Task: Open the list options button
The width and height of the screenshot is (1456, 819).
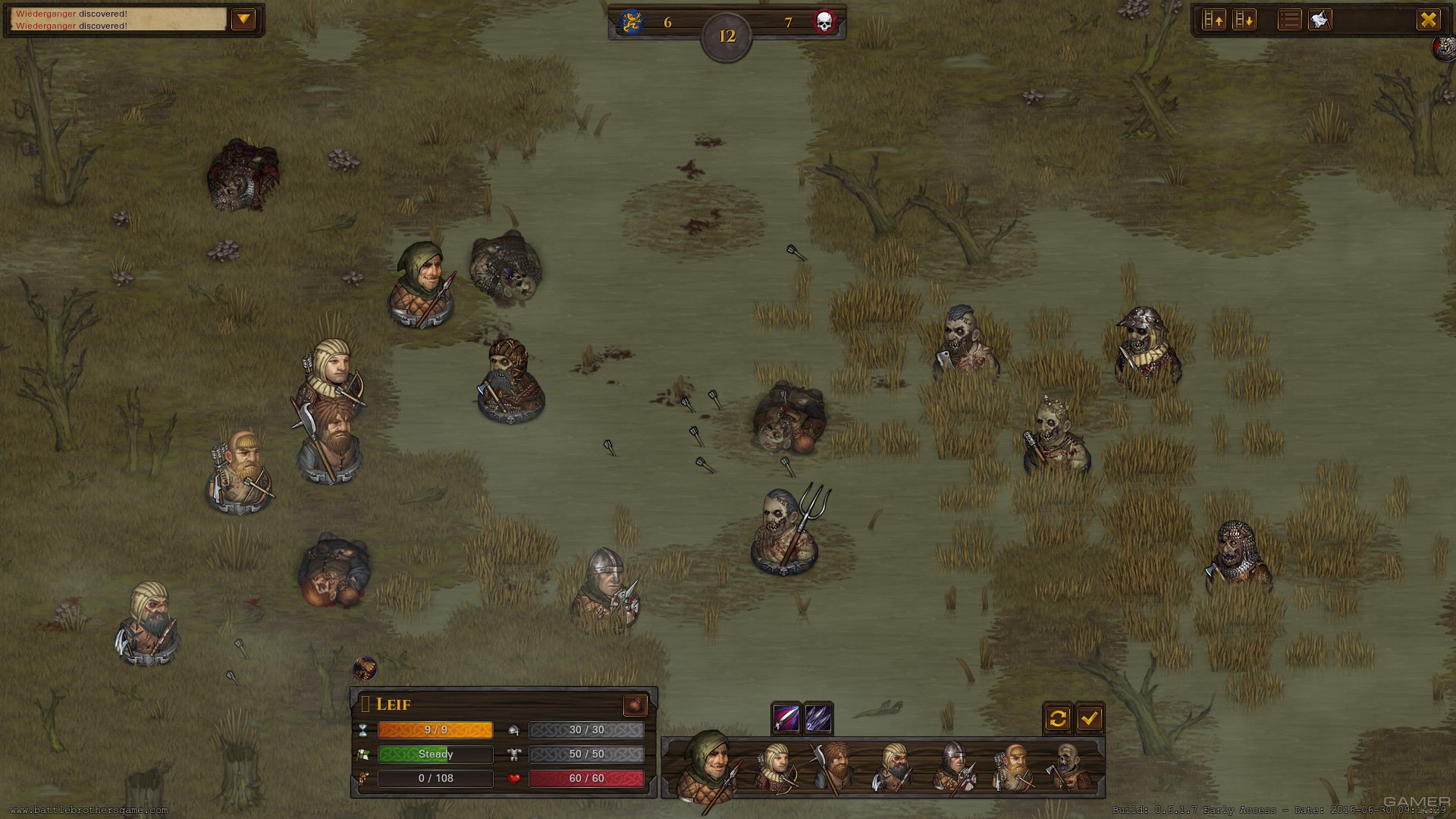Action: (1289, 20)
